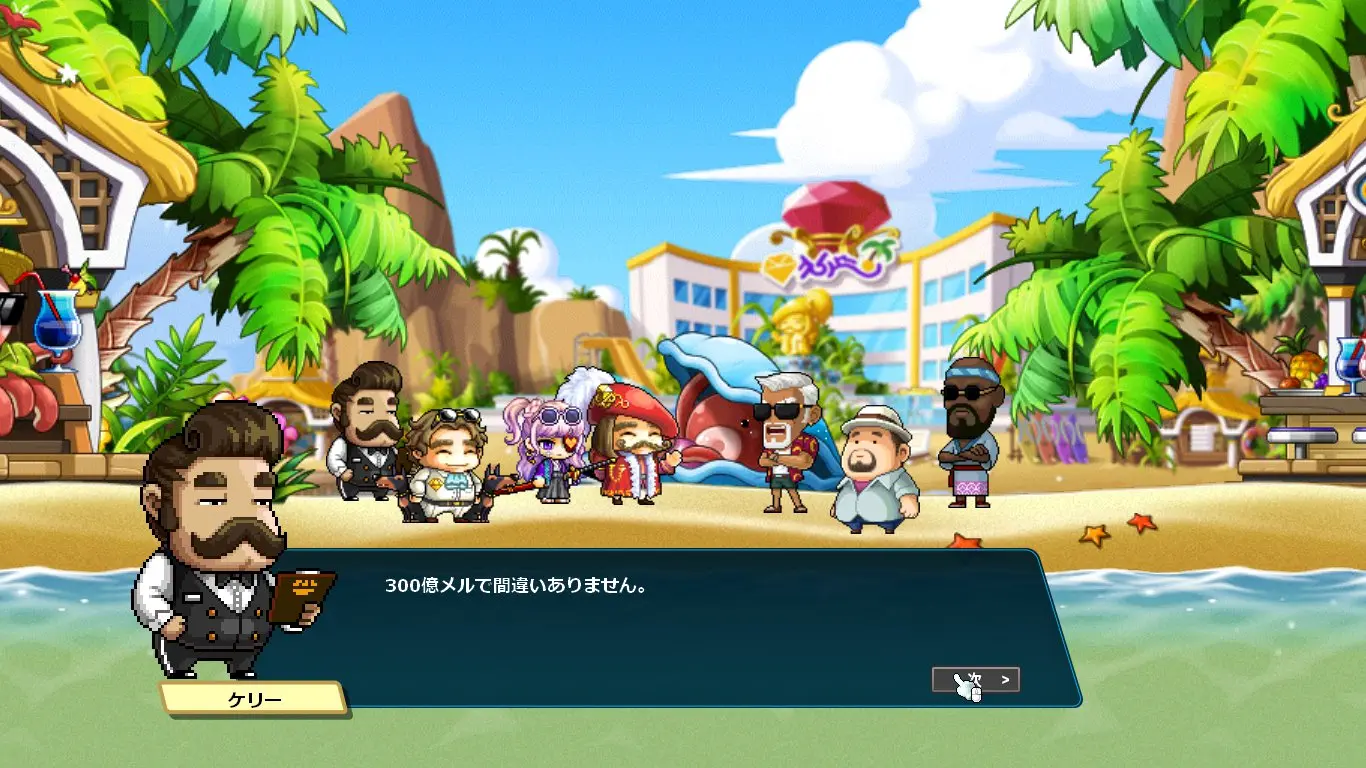Advance dialogue with the 次 button
This screenshot has height=768, width=1366.
pos(976,680)
